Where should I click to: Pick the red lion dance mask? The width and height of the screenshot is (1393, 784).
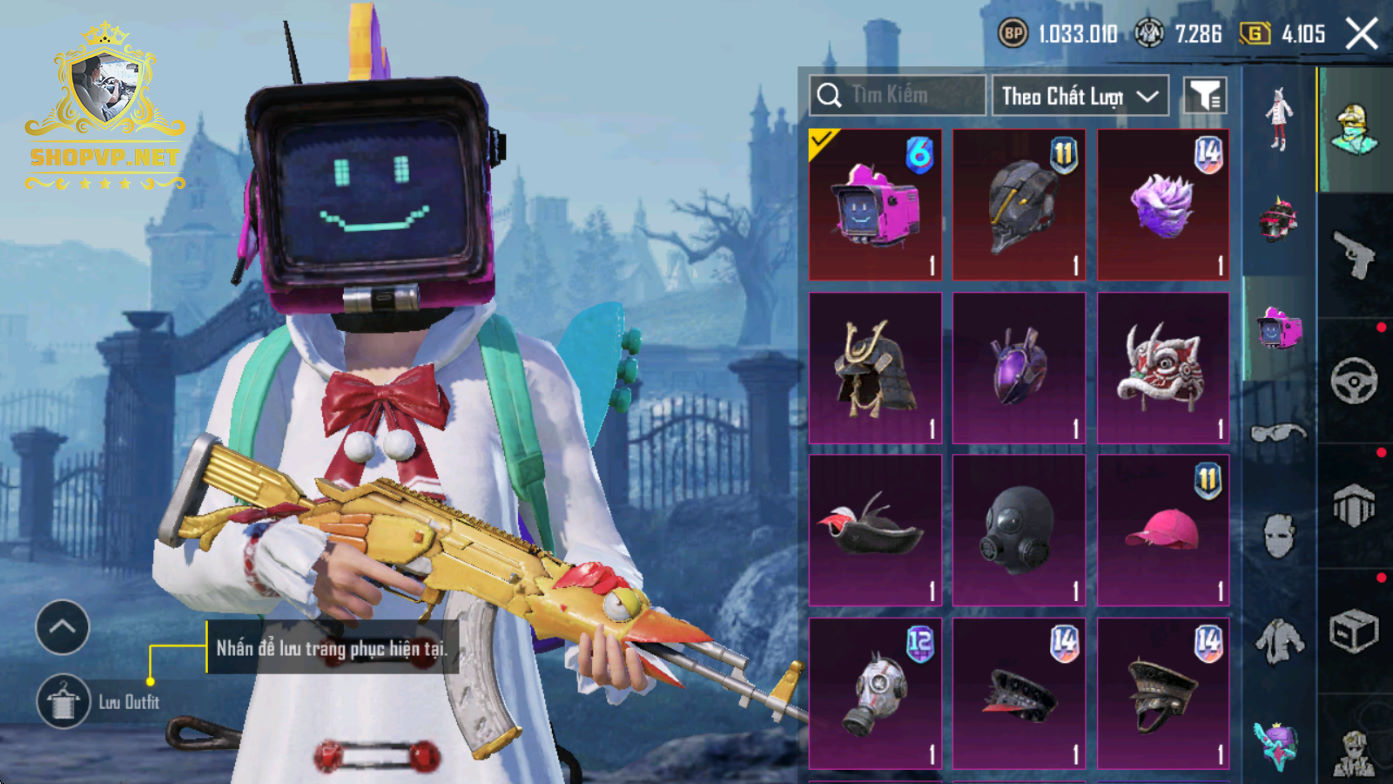tap(1163, 368)
